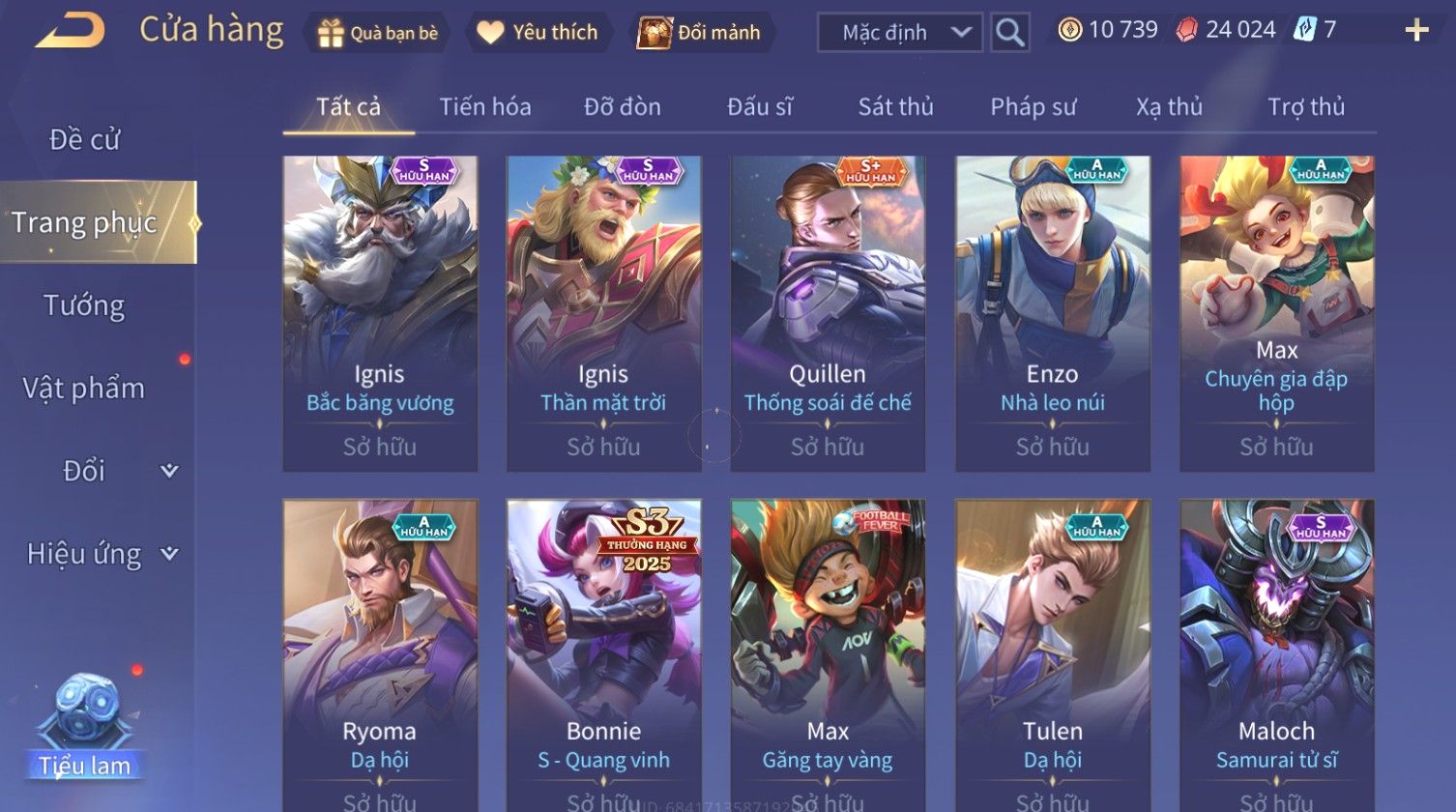The width and height of the screenshot is (1456, 812).
Task: Show the Pháp sư skins tab
Action: tap(1033, 107)
